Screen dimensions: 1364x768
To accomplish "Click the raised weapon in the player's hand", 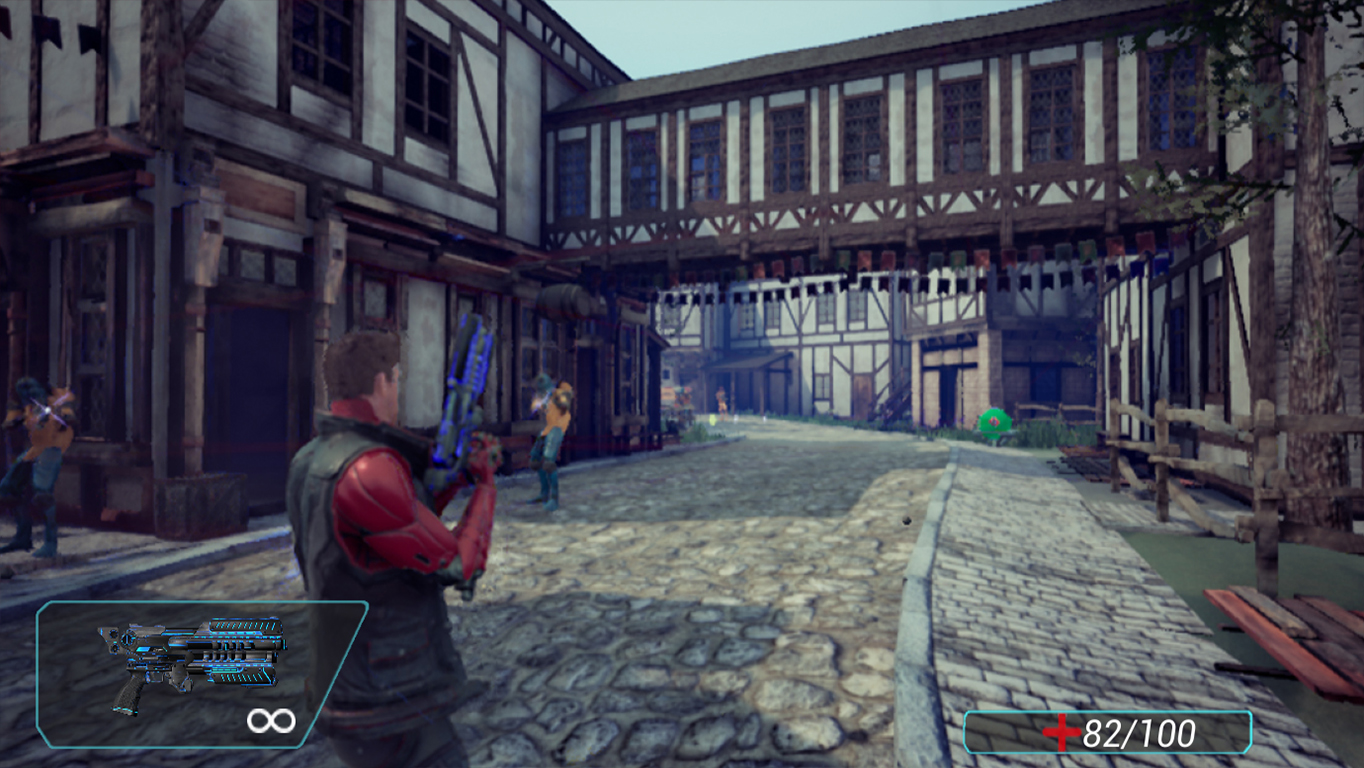I will click(x=464, y=390).
